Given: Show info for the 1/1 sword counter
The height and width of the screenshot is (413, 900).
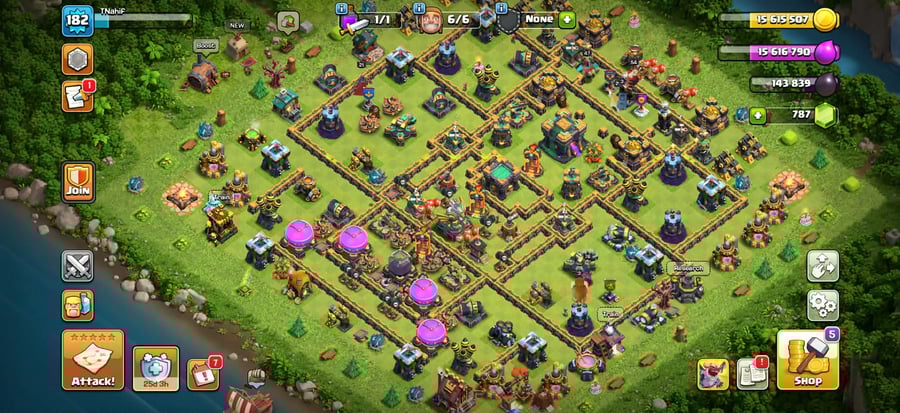Looking at the screenshot, I should [369, 19].
